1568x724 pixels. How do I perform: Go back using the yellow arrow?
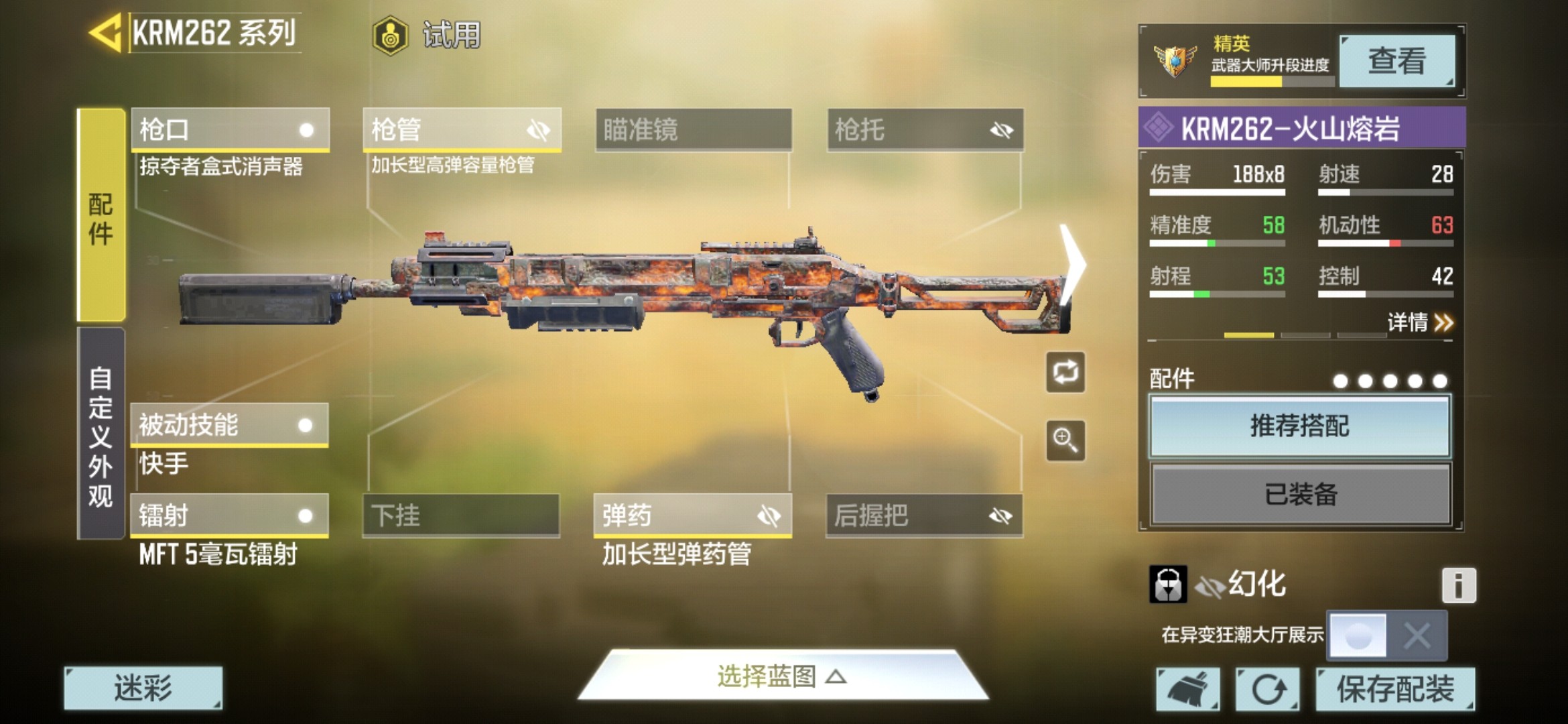[x=106, y=32]
